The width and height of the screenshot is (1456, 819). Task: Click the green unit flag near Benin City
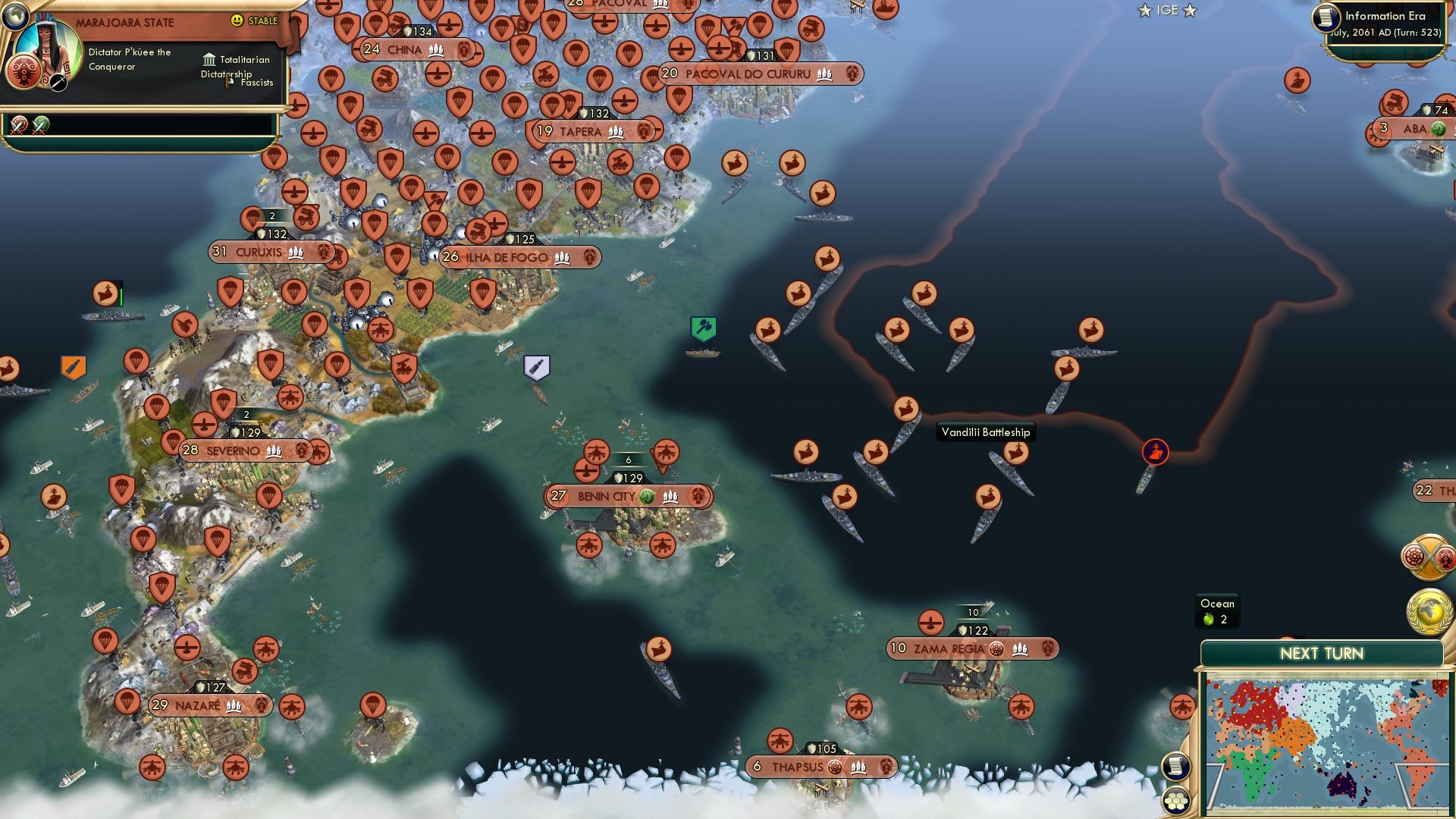pyautogui.click(x=704, y=329)
